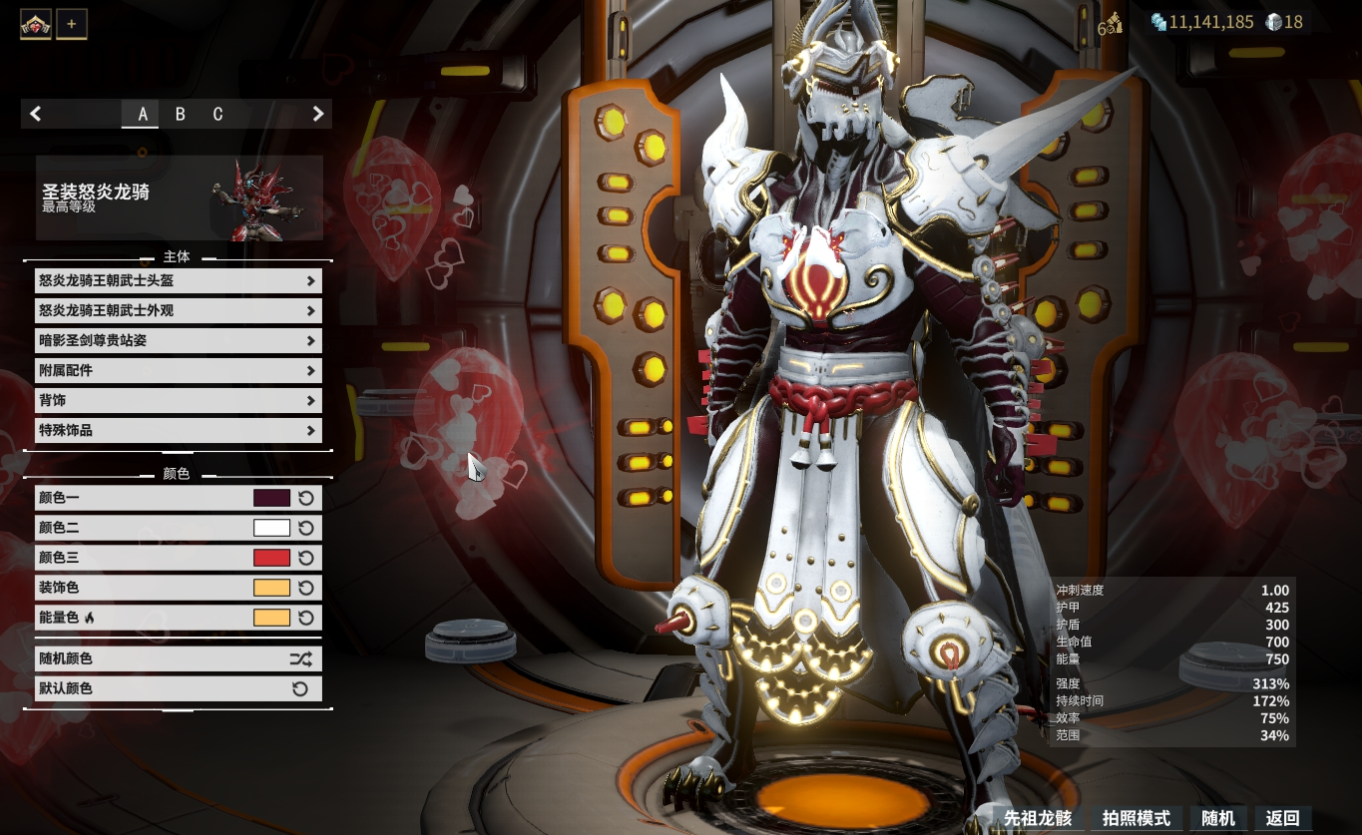Click the left arrow of config selector
Image resolution: width=1362 pixels, height=835 pixels.
[36, 114]
